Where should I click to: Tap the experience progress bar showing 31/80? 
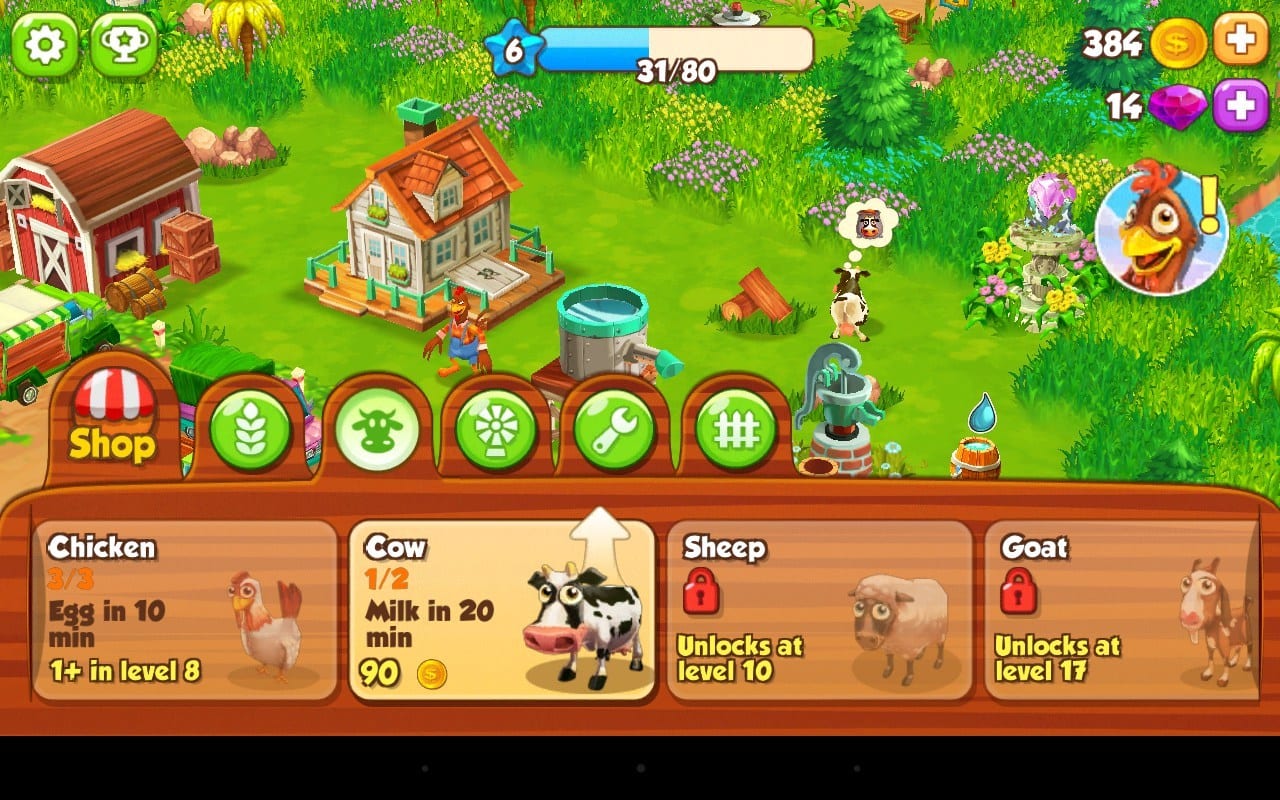(x=675, y=47)
